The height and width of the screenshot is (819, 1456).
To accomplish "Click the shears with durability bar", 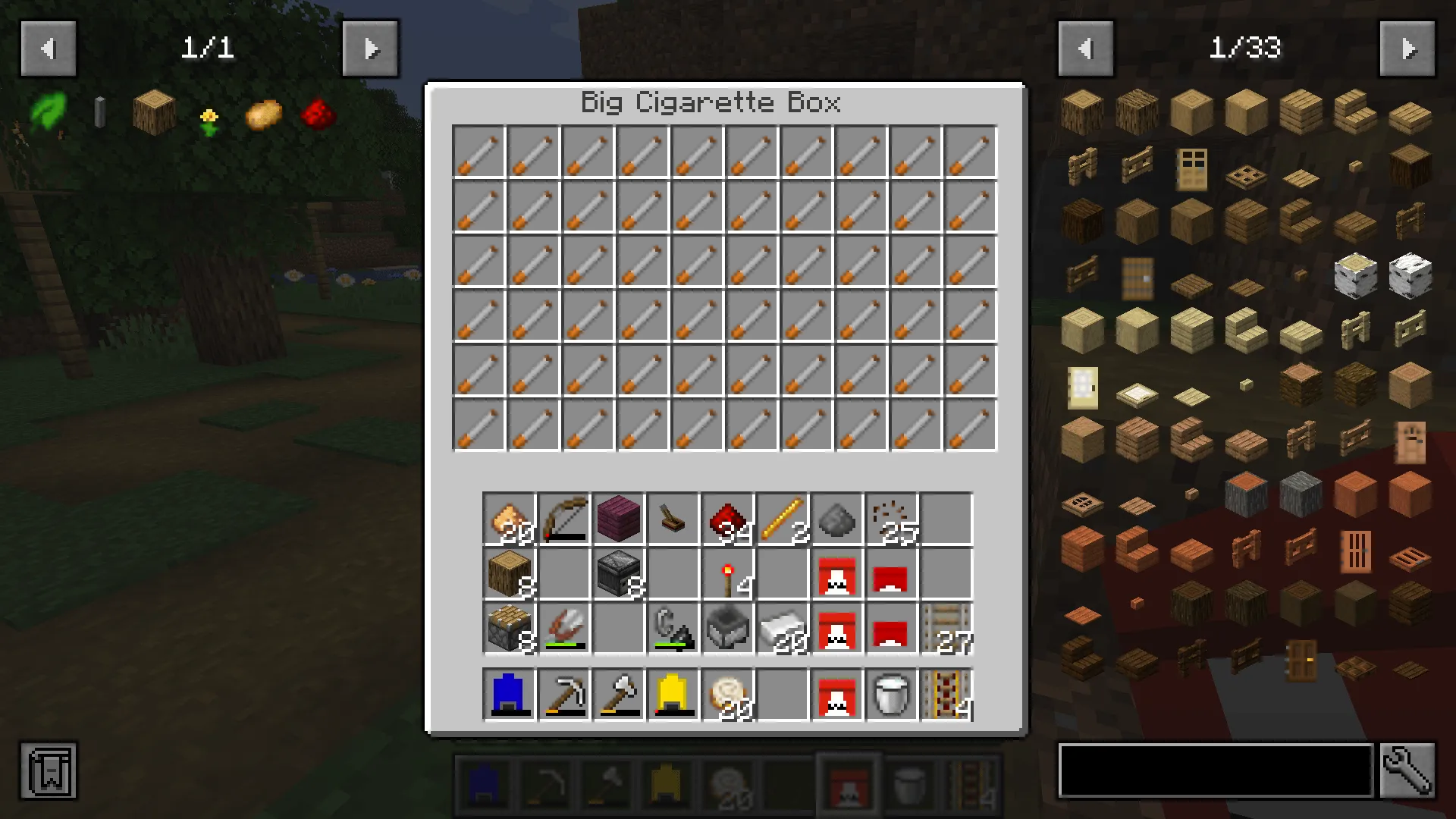I will coord(564,629).
